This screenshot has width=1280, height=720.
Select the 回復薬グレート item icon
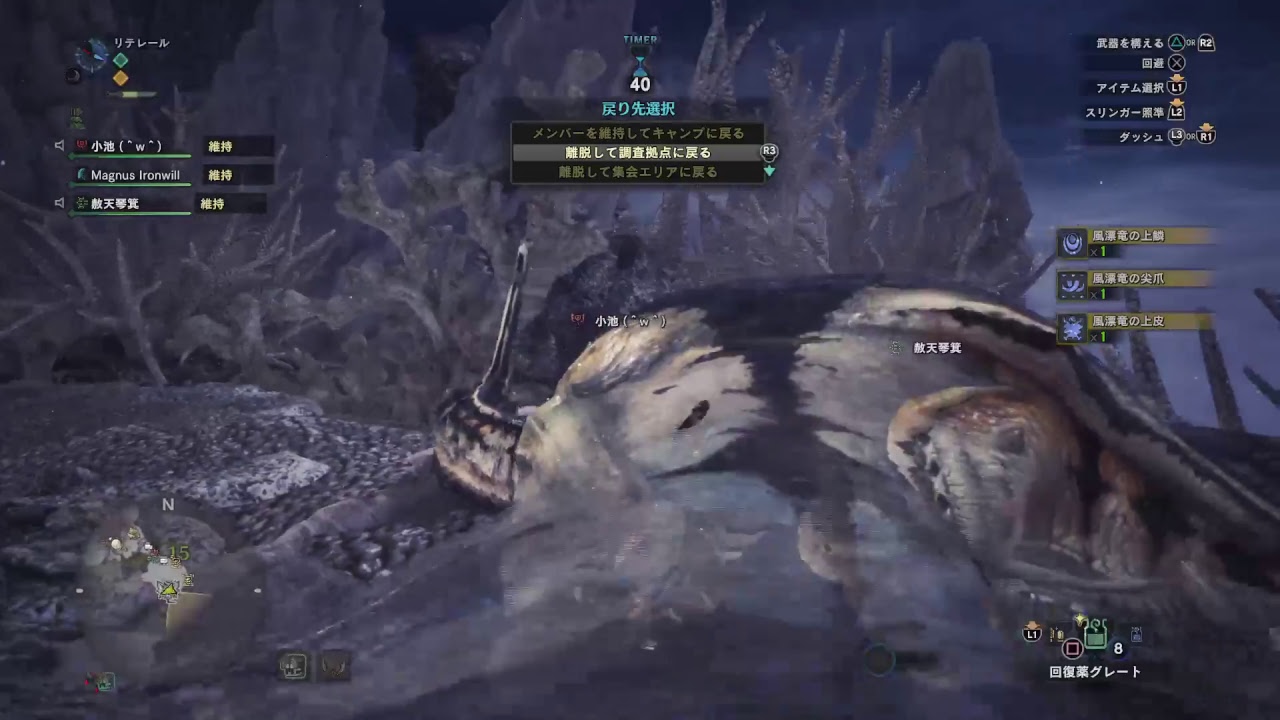tap(1095, 632)
